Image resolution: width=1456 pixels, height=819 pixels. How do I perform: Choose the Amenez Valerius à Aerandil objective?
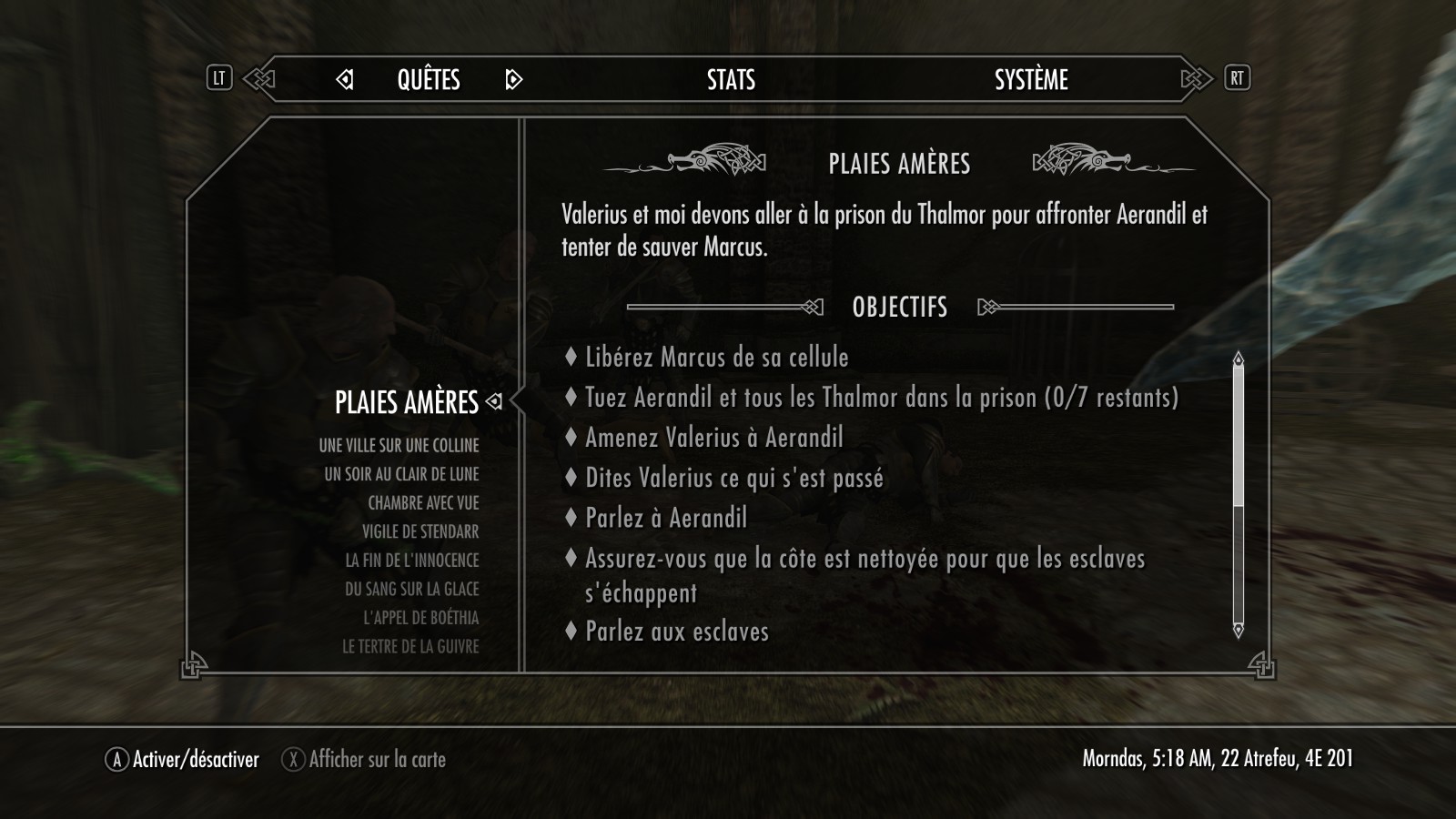[x=713, y=438]
